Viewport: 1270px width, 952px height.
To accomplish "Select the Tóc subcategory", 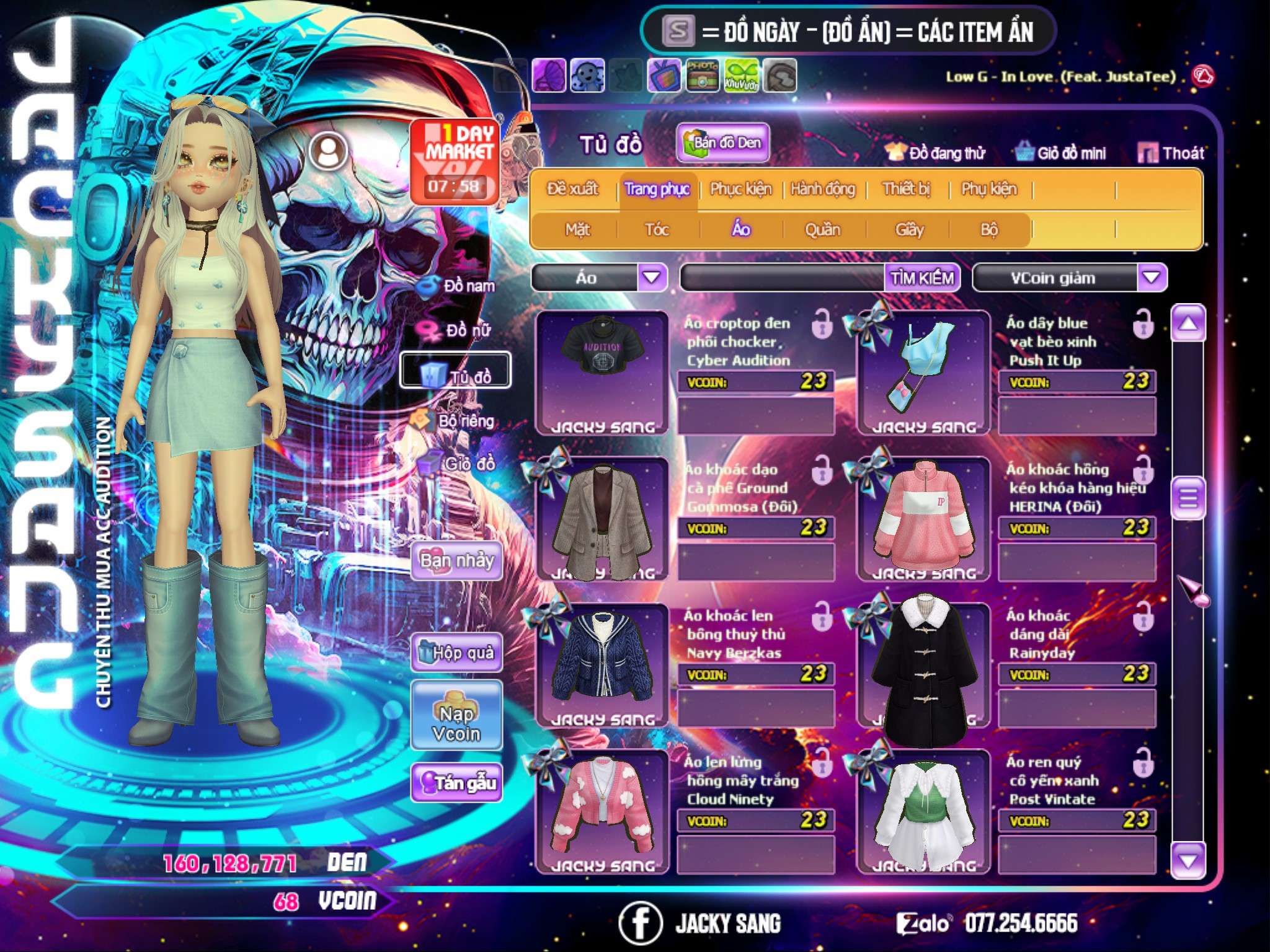I will [657, 230].
